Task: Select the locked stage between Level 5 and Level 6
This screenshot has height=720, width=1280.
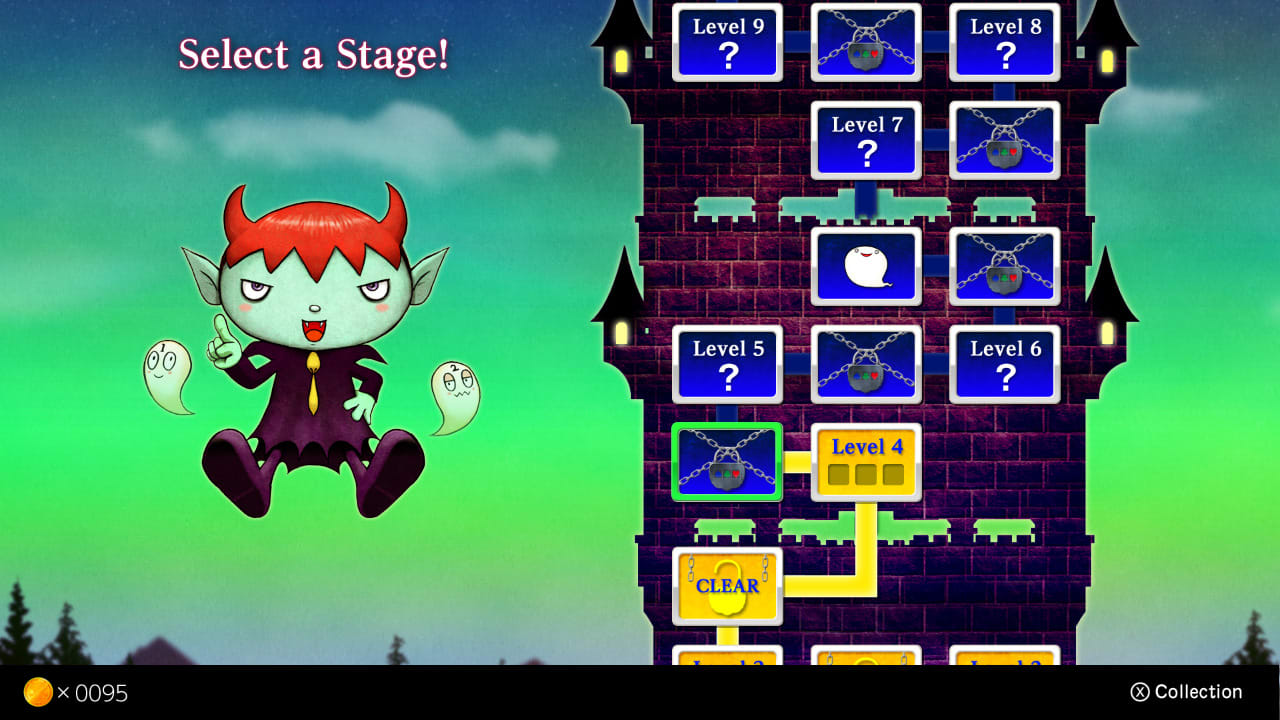Action: click(866, 363)
